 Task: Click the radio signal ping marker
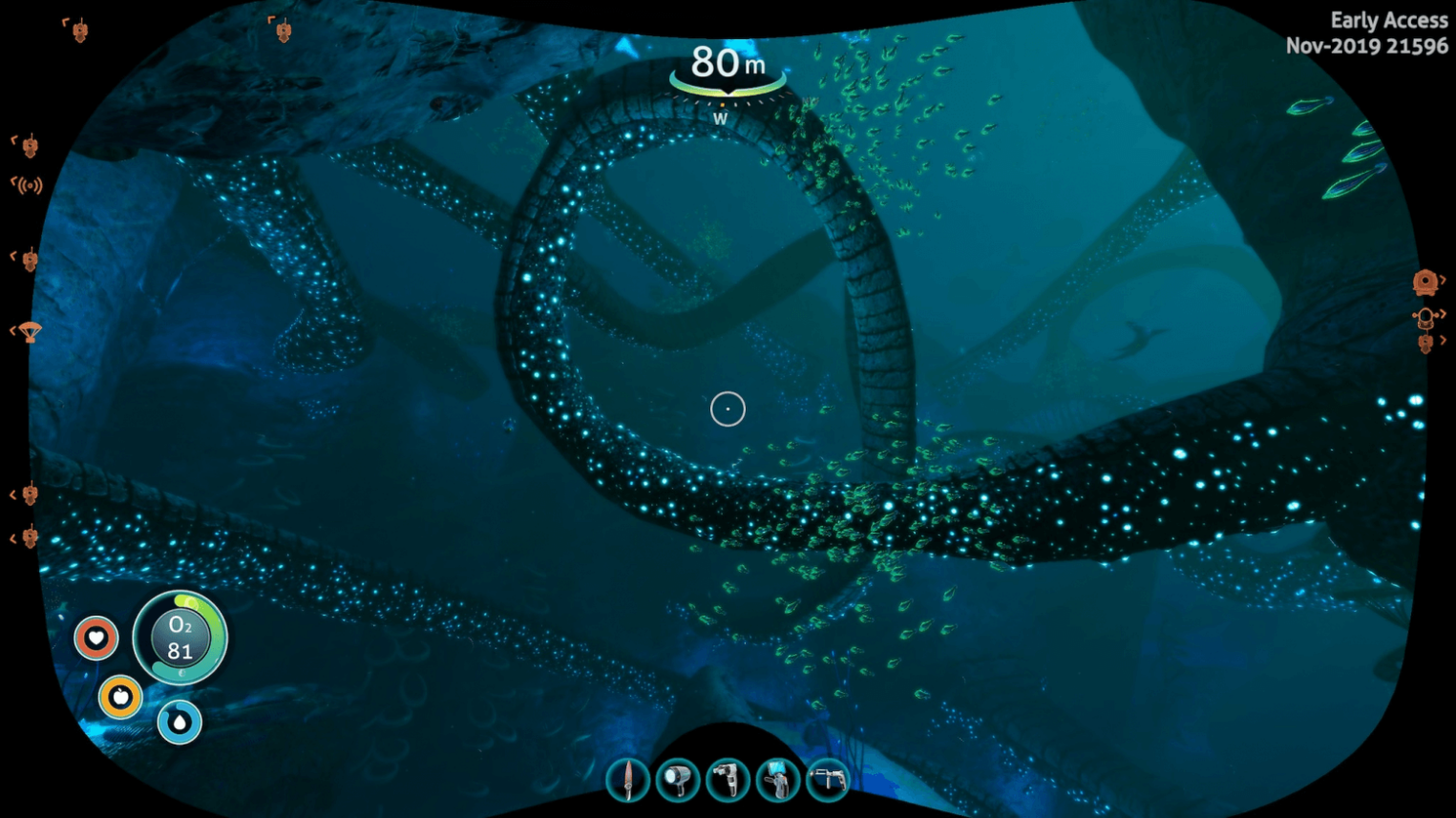(x=28, y=184)
